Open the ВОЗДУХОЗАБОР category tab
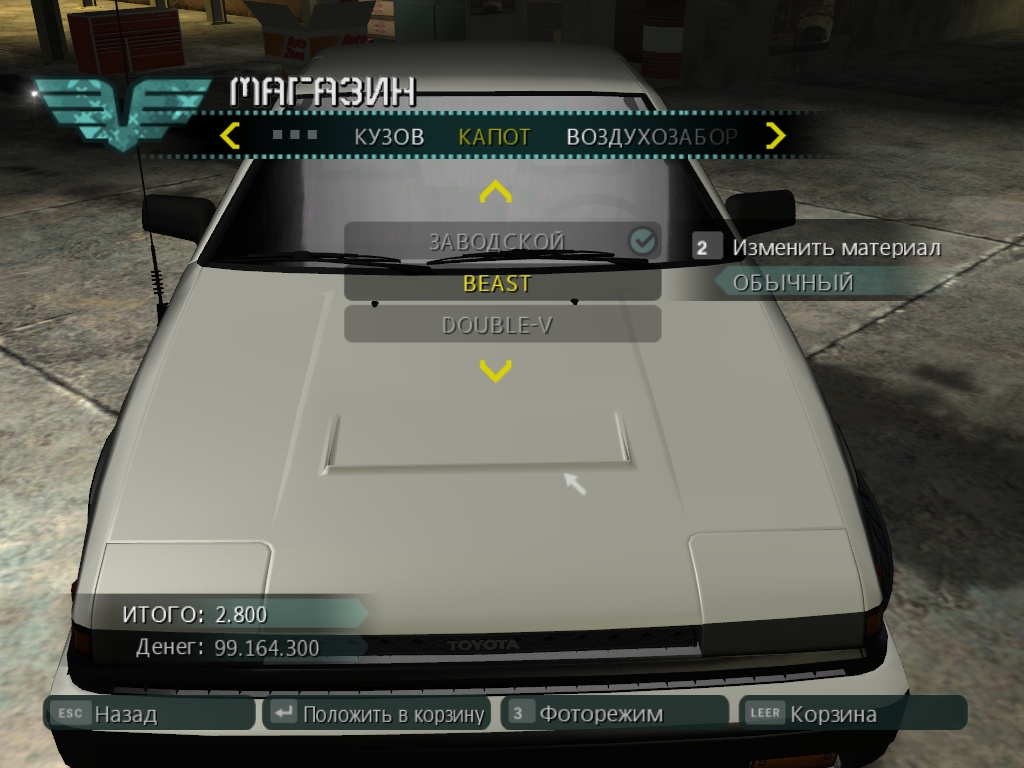1024x768 pixels. click(651, 137)
